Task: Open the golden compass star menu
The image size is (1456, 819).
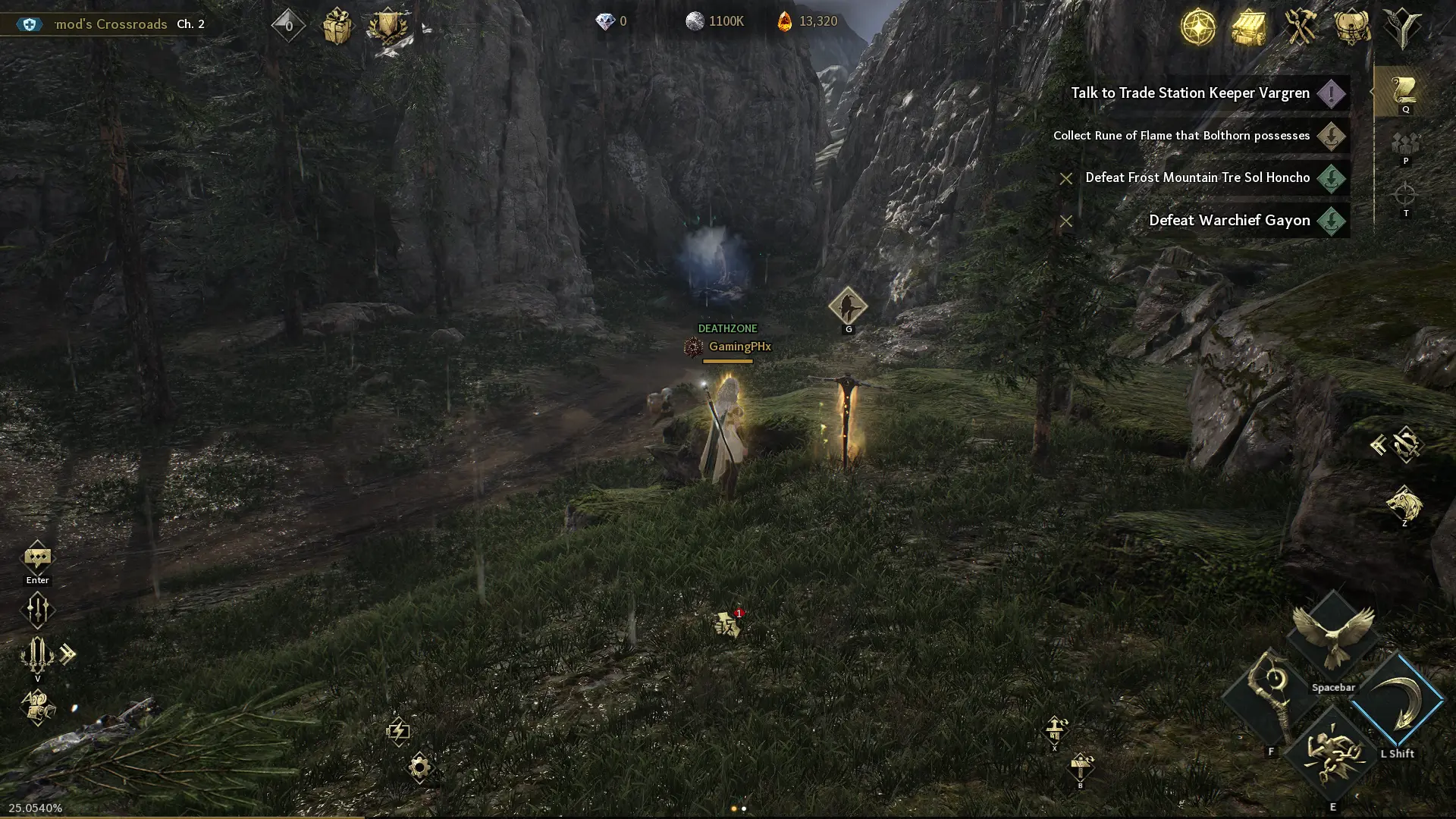Action: (1198, 27)
